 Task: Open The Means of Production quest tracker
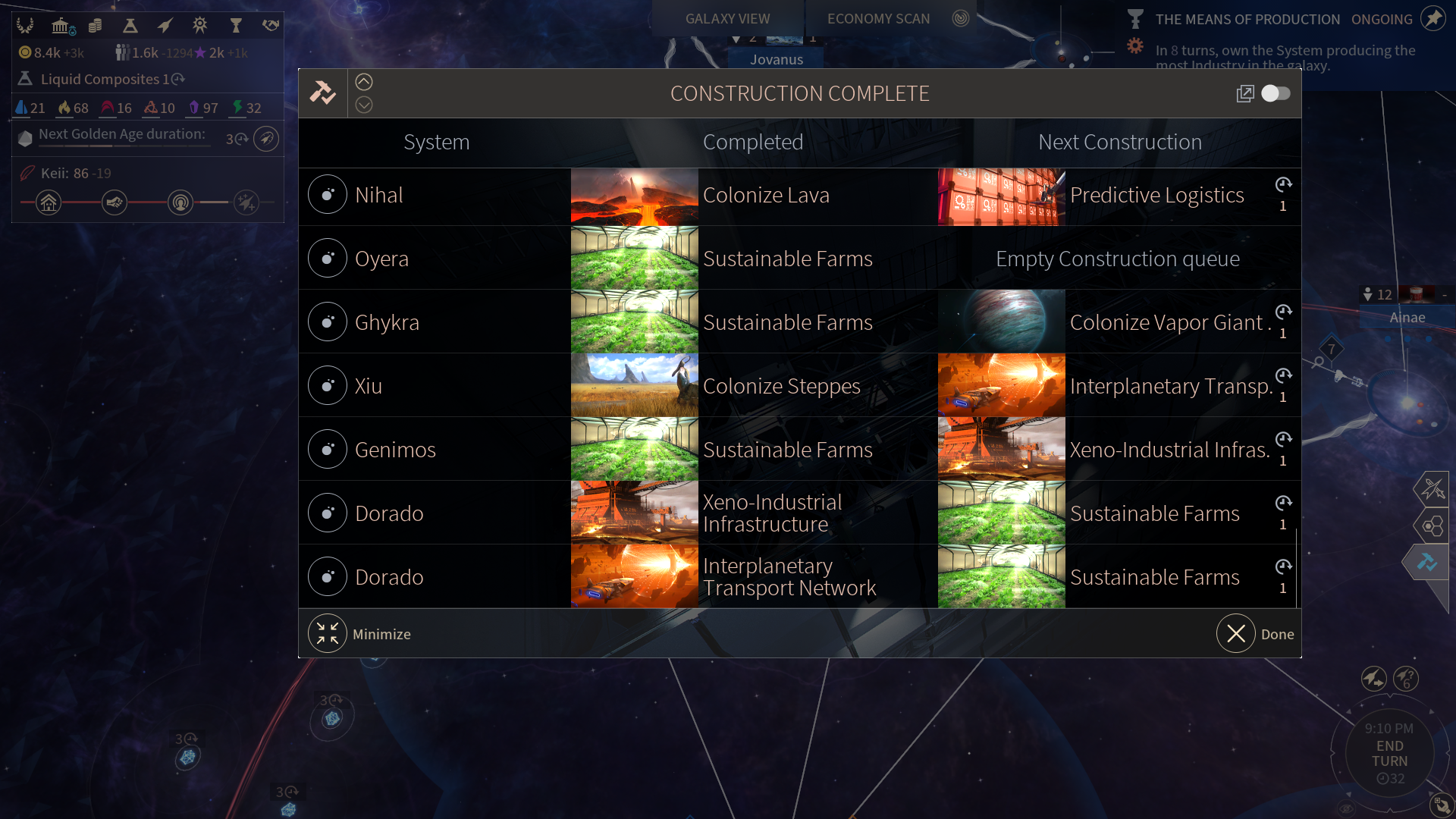pos(1247,19)
